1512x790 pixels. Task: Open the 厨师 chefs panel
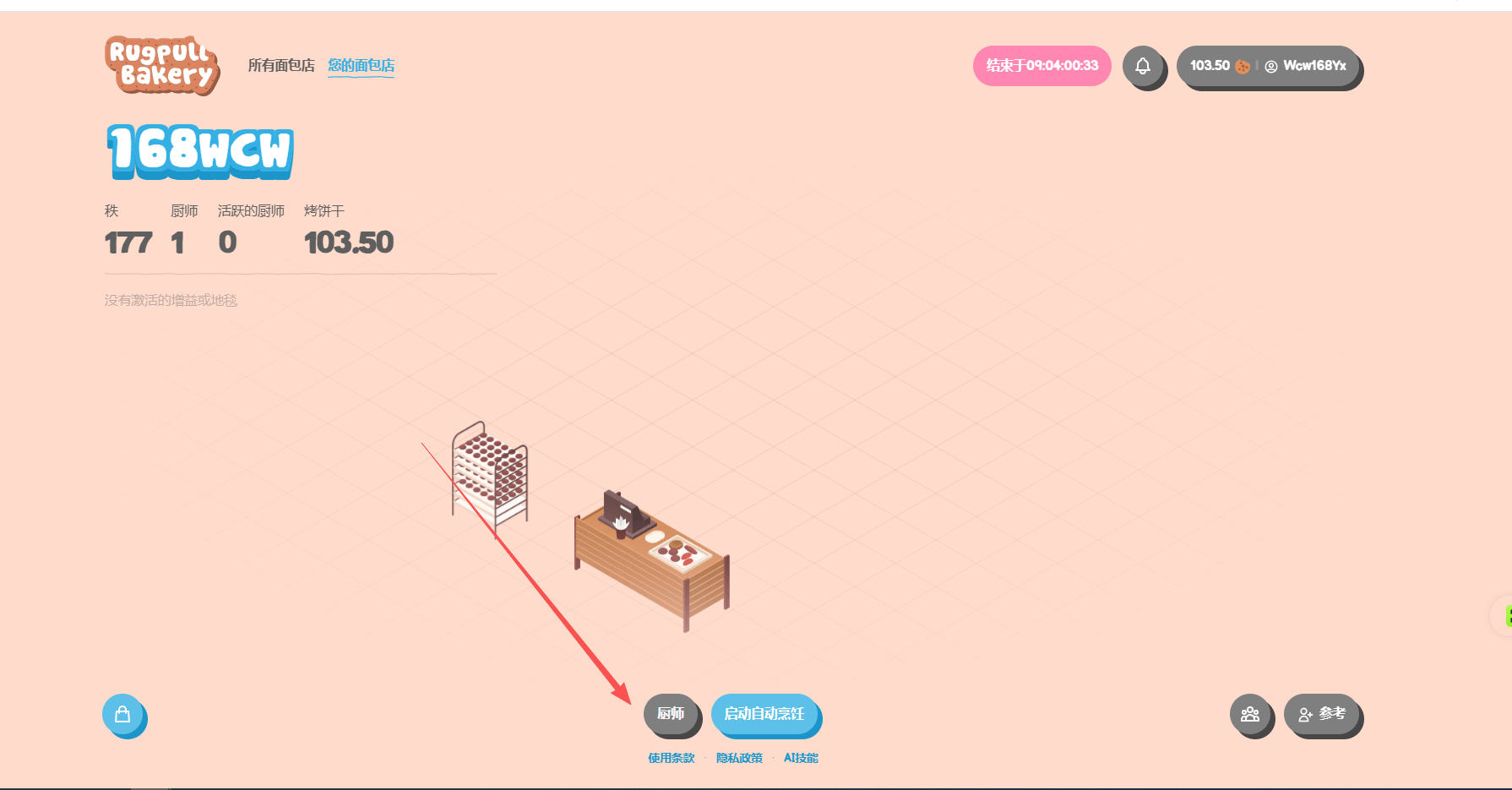tap(671, 714)
